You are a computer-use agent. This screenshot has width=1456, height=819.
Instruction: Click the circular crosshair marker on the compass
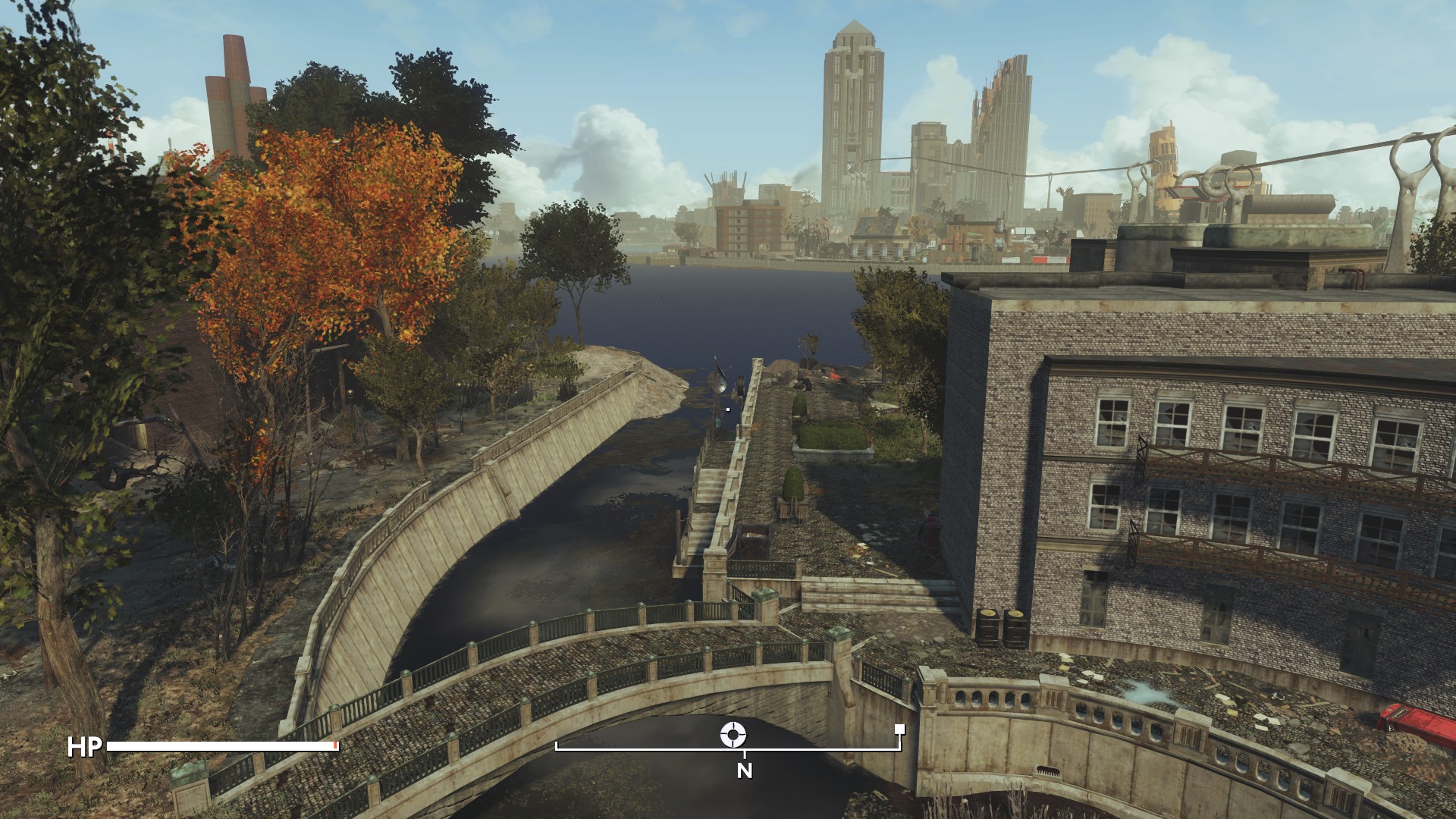(733, 733)
